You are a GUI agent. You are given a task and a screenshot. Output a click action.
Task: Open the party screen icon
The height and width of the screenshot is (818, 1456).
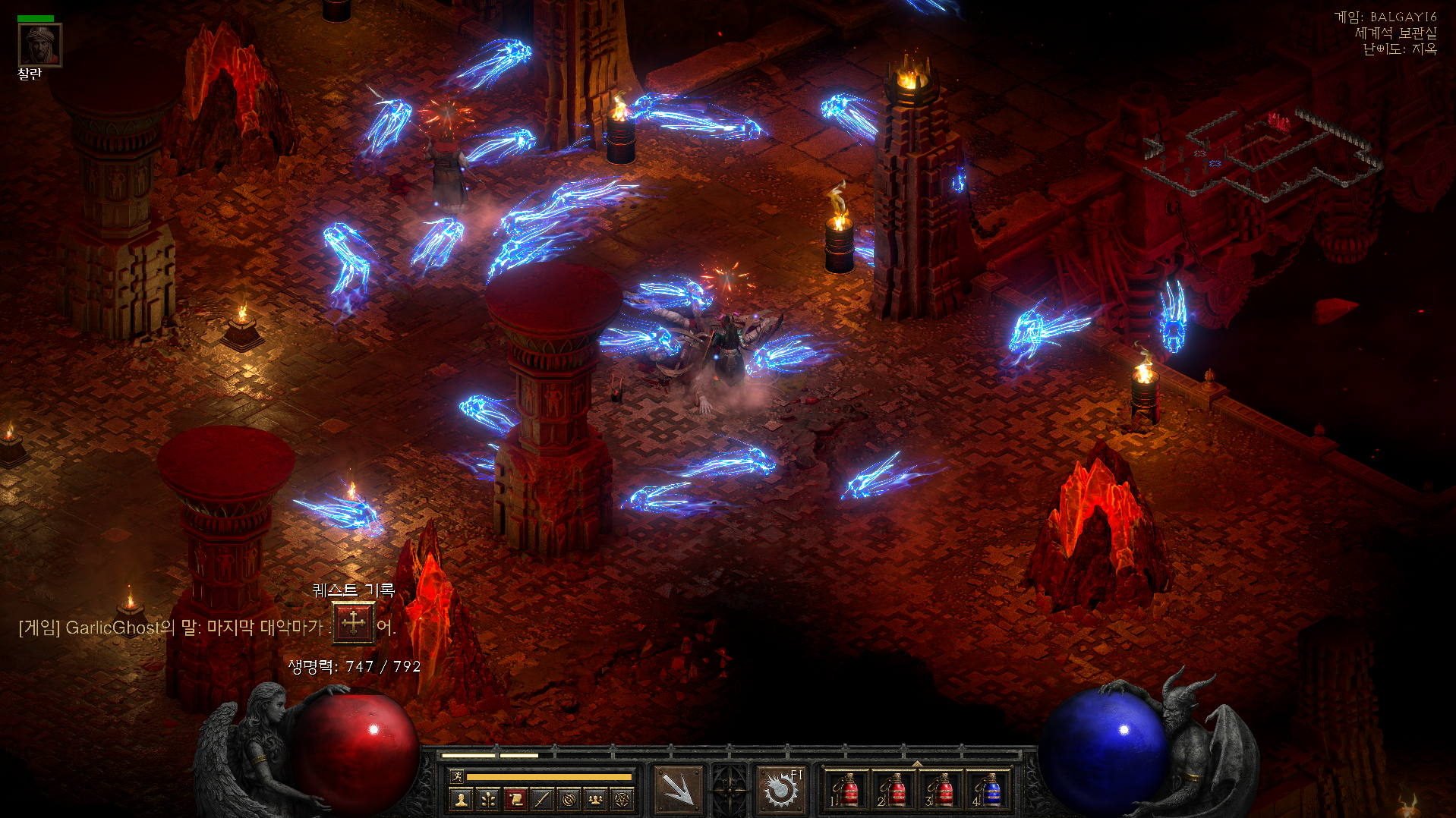[596, 799]
